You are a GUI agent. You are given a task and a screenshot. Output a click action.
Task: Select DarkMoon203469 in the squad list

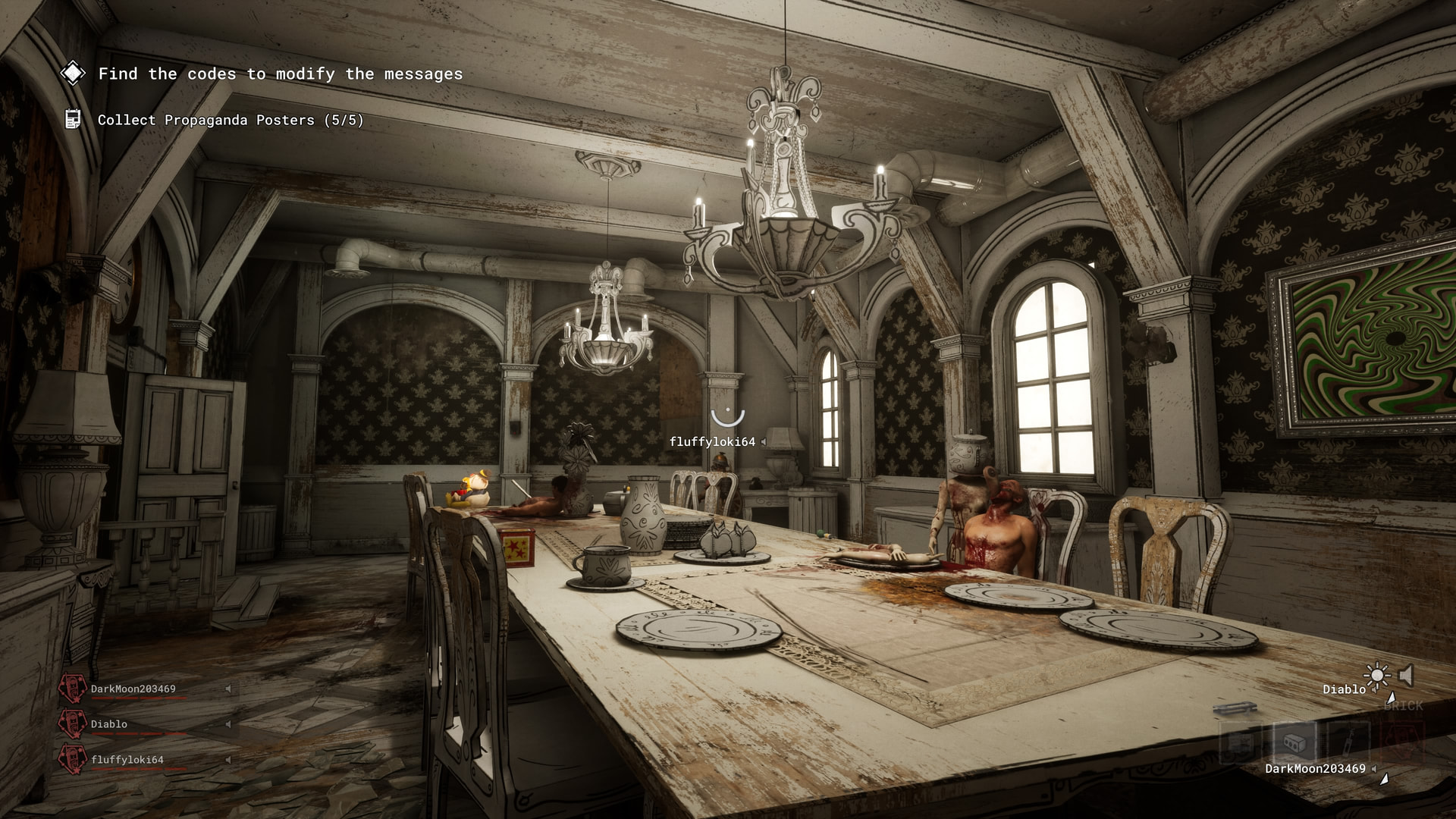coord(133,689)
